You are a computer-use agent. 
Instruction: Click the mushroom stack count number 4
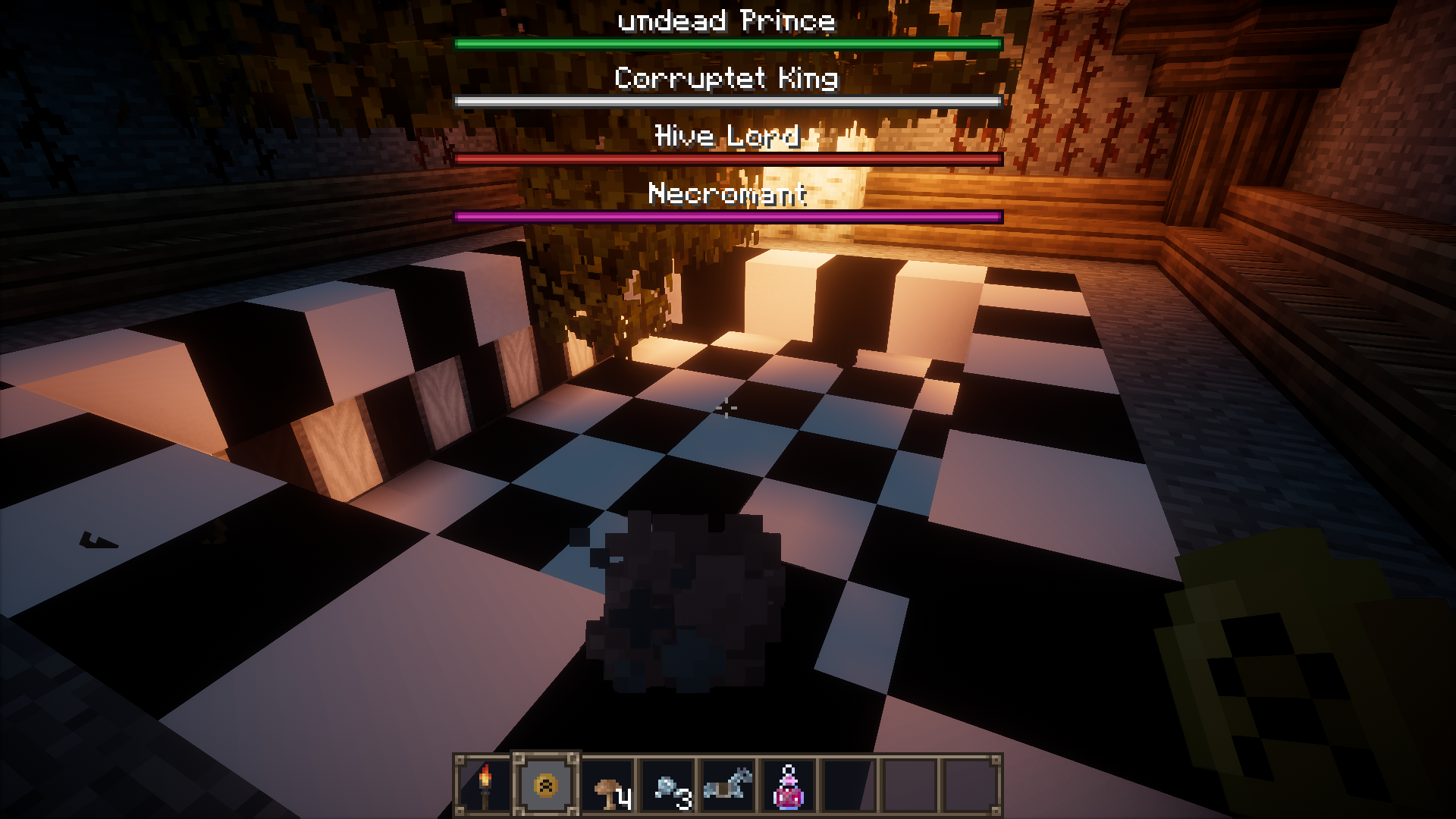(x=623, y=796)
